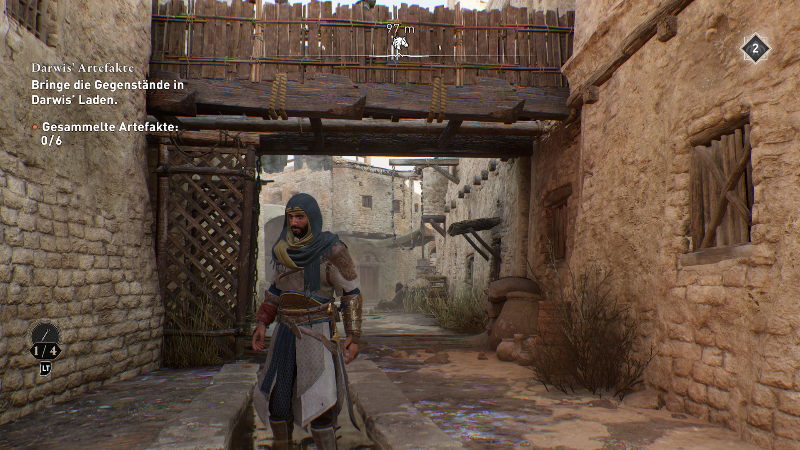Click the tool icon showing 1/4
Image resolution: width=800 pixels, height=450 pixels.
[x=45, y=340]
